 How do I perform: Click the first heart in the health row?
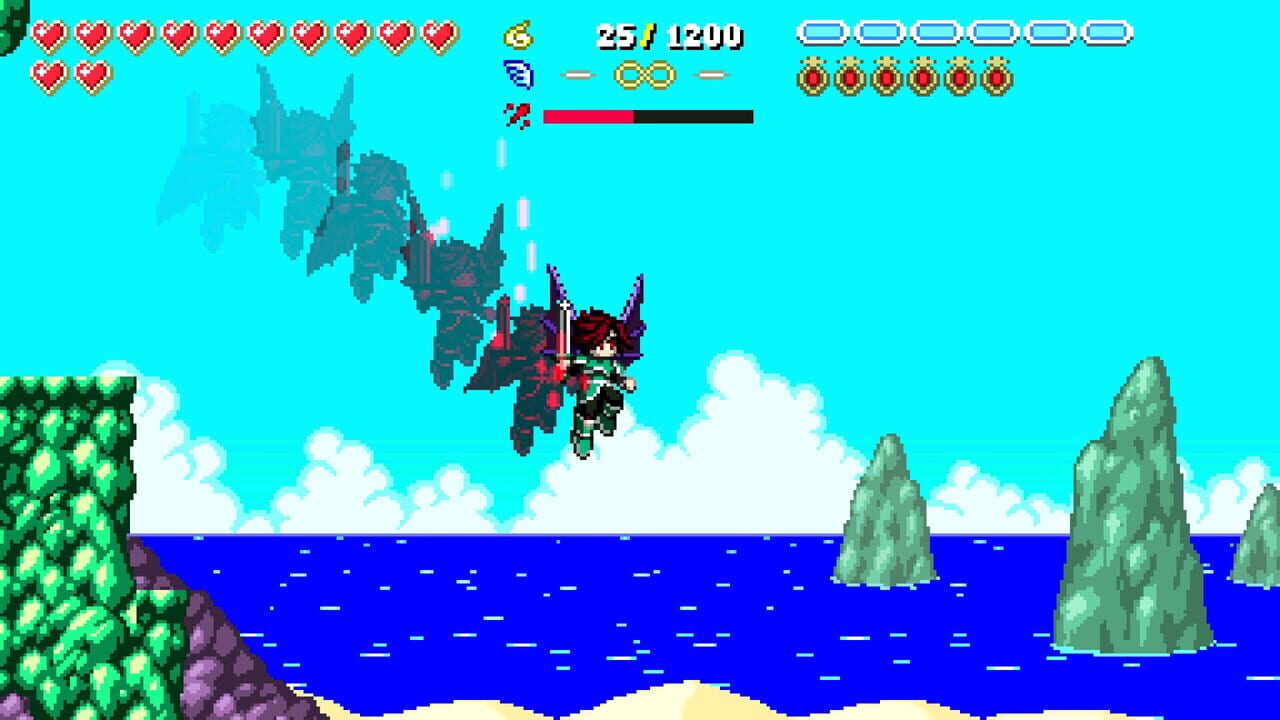[49, 37]
